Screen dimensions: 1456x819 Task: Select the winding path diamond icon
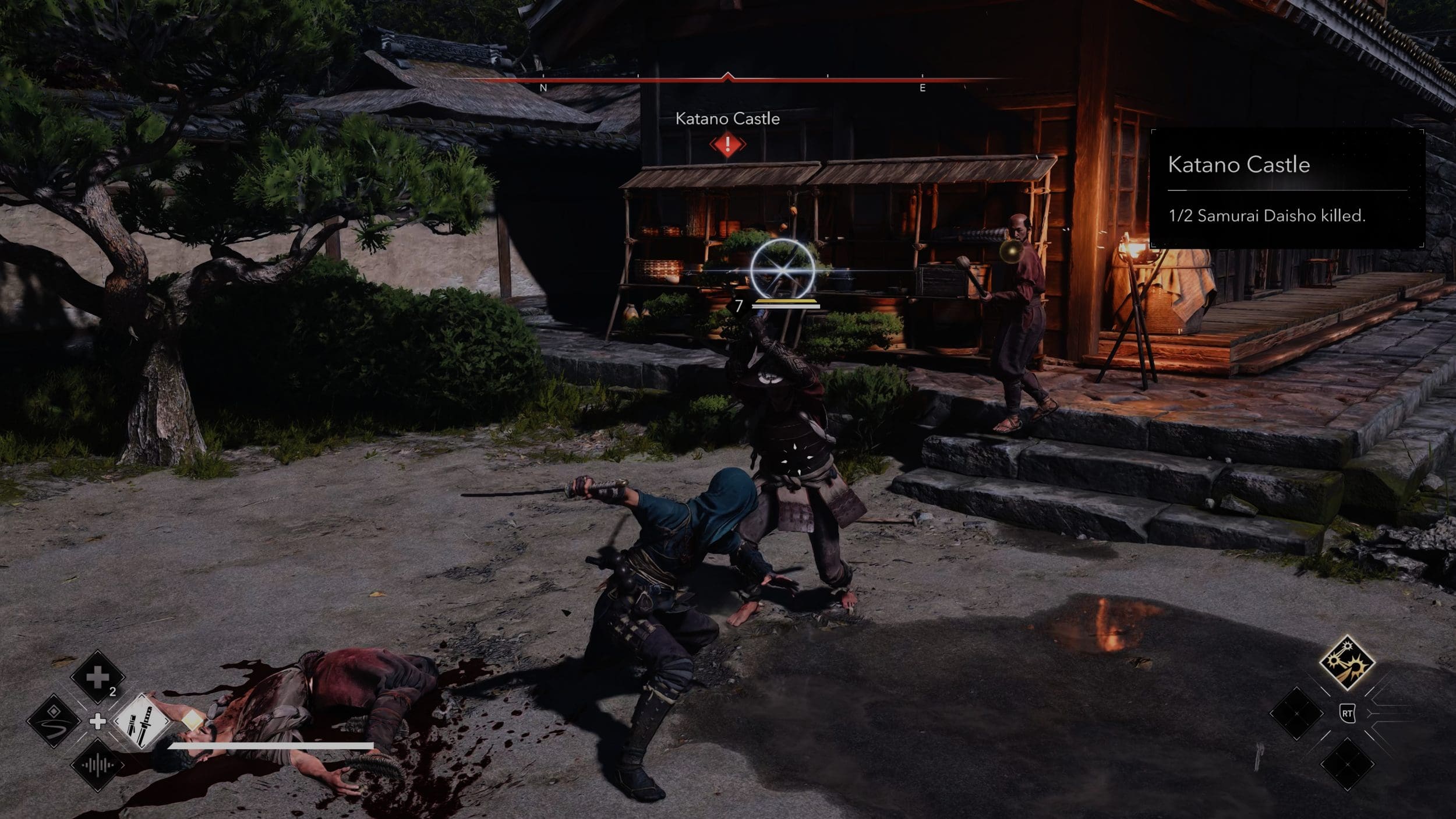pos(54,721)
